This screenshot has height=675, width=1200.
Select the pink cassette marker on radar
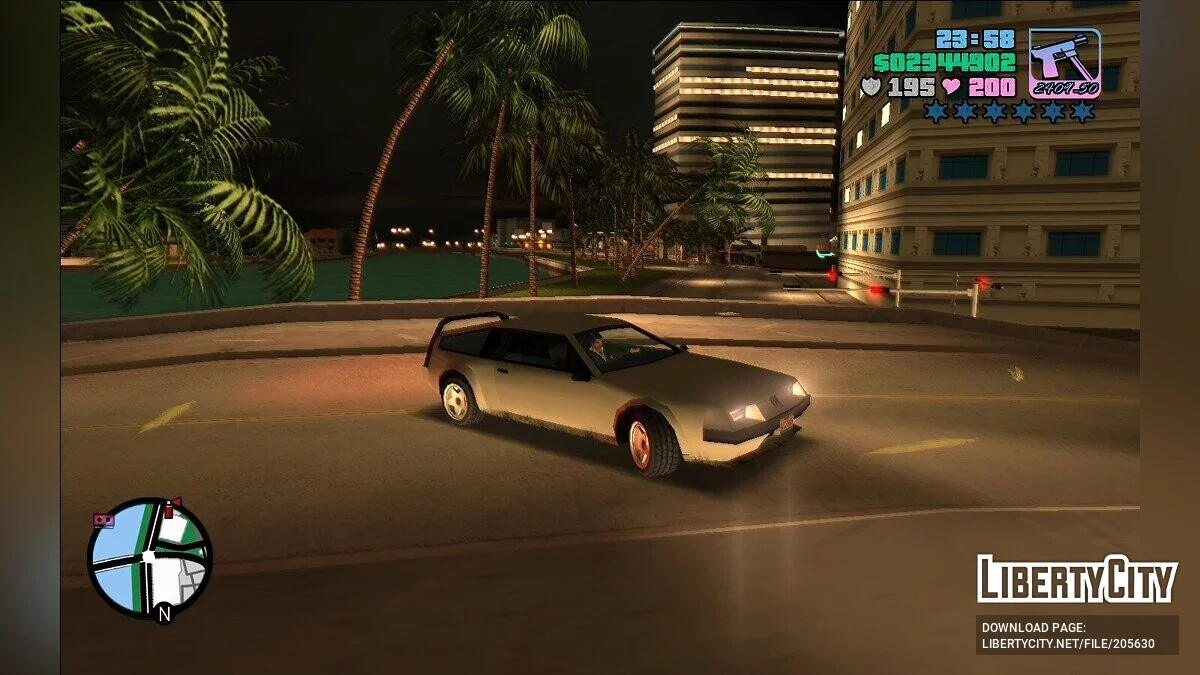point(103,520)
